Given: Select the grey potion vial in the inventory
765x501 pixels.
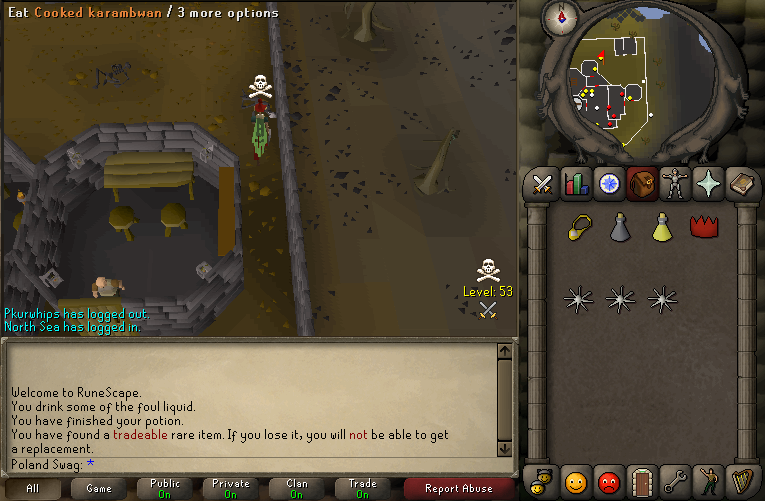Looking at the screenshot, I should click(620, 227).
